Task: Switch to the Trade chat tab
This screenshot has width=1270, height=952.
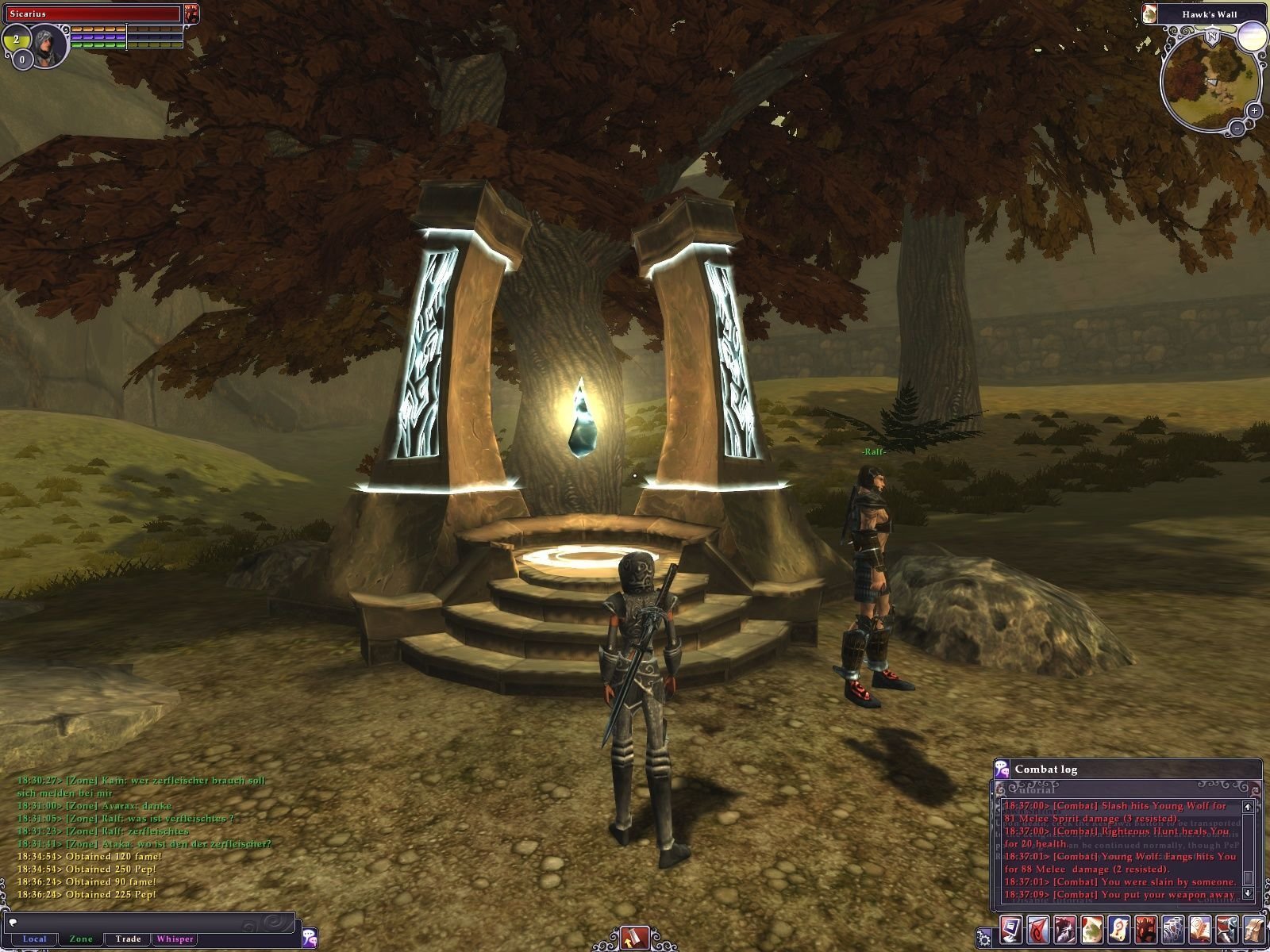Action: [126, 939]
